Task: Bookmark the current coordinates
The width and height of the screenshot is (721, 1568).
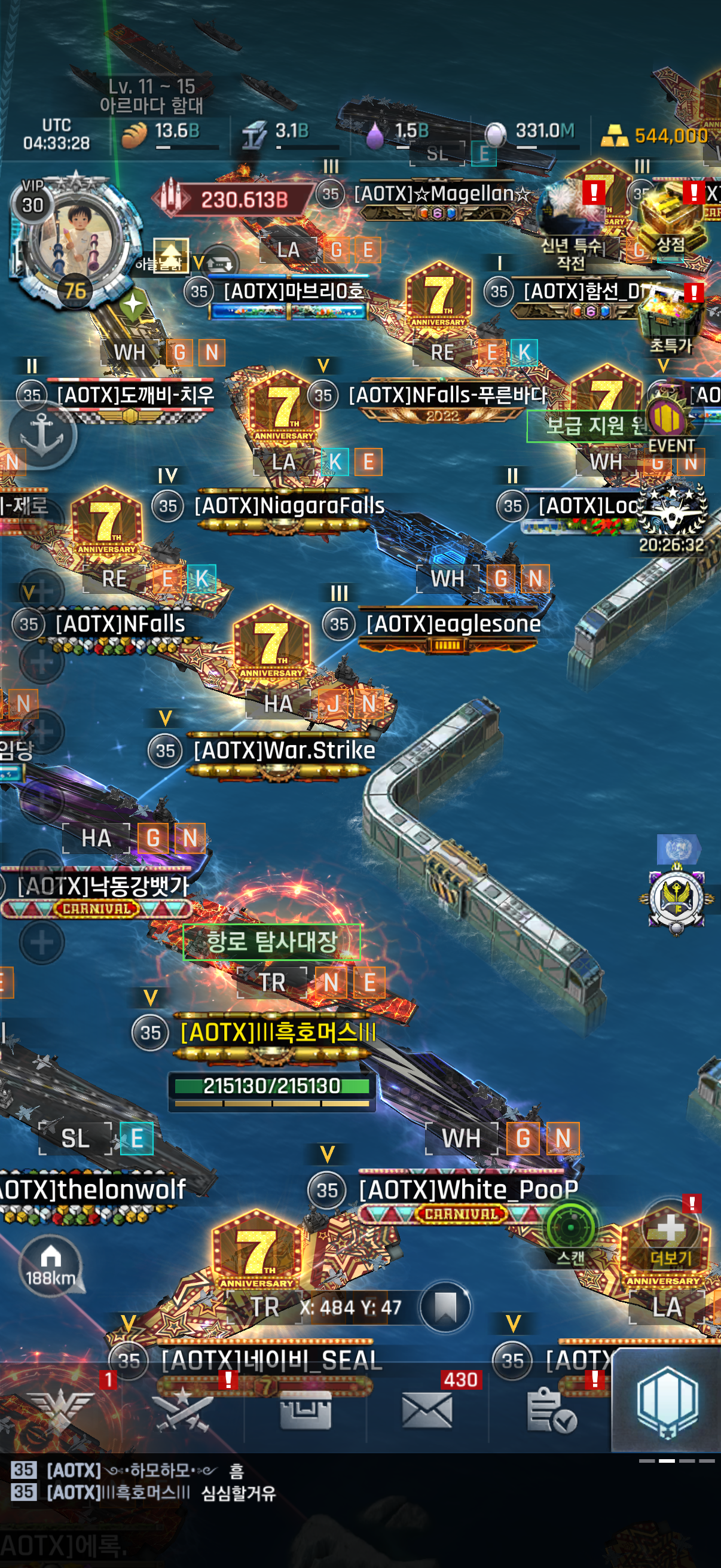Action: tap(445, 1306)
